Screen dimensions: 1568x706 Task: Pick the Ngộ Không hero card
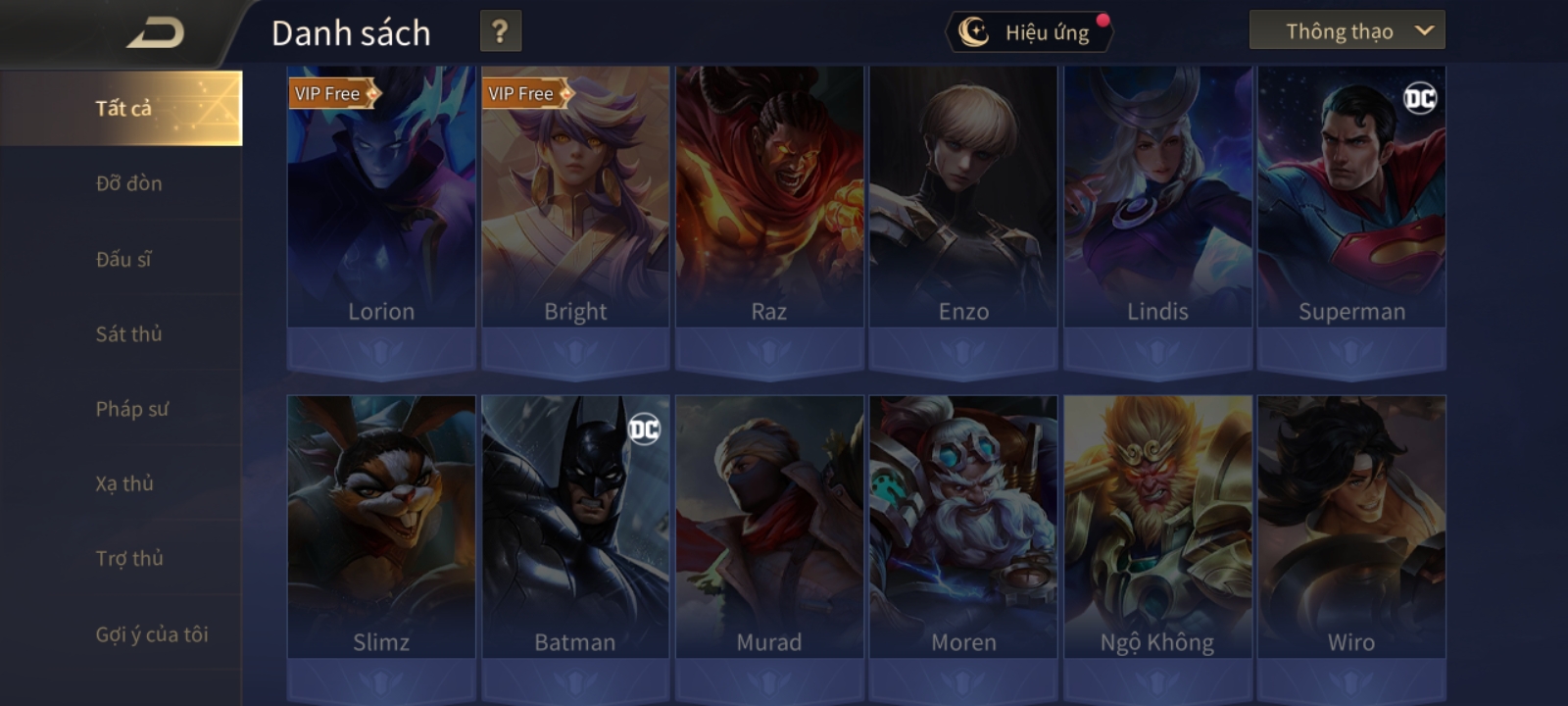click(1157, 527)
